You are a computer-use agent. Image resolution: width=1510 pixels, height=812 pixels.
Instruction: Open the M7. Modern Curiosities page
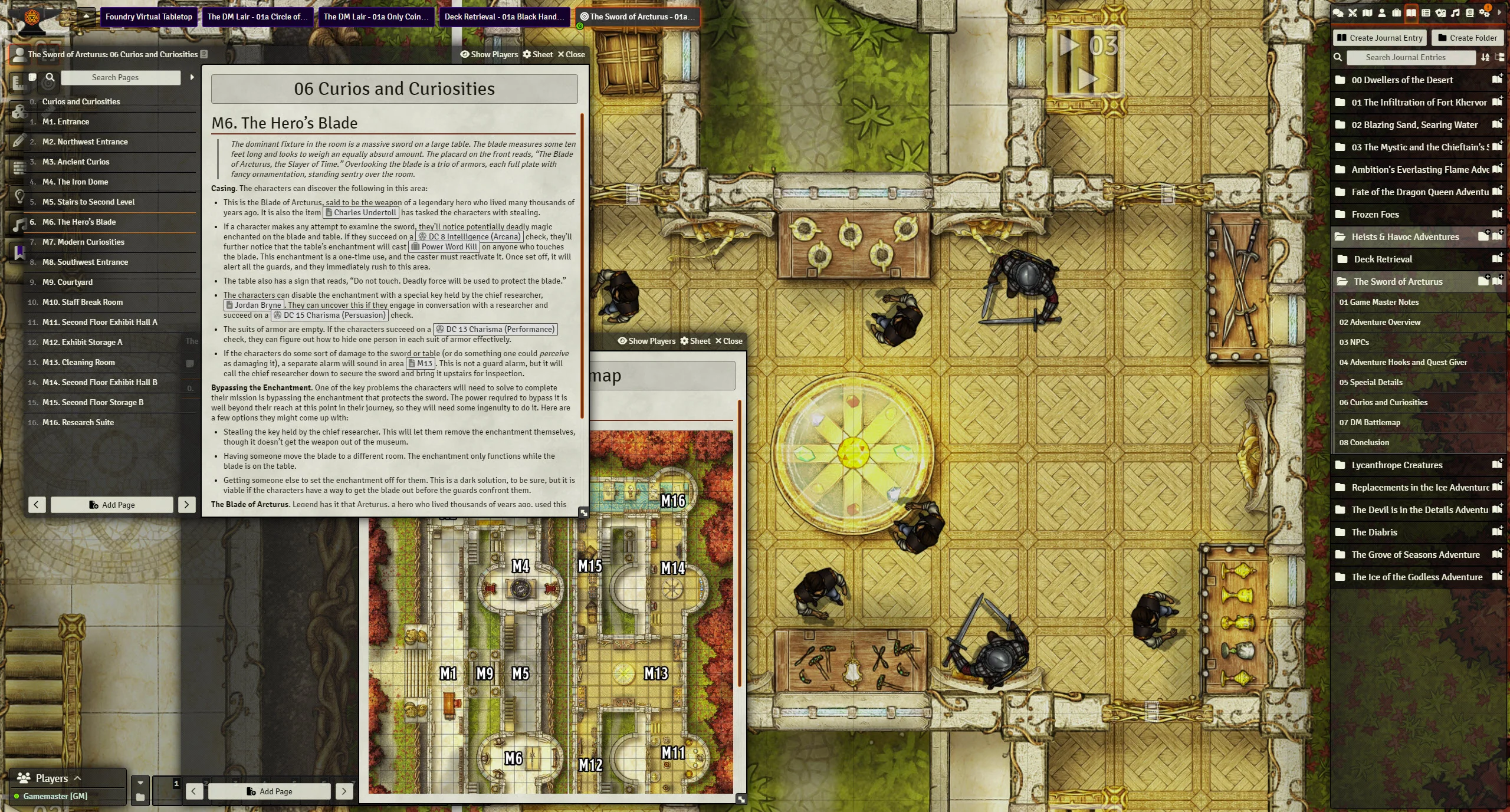click(x=83, y=242)
